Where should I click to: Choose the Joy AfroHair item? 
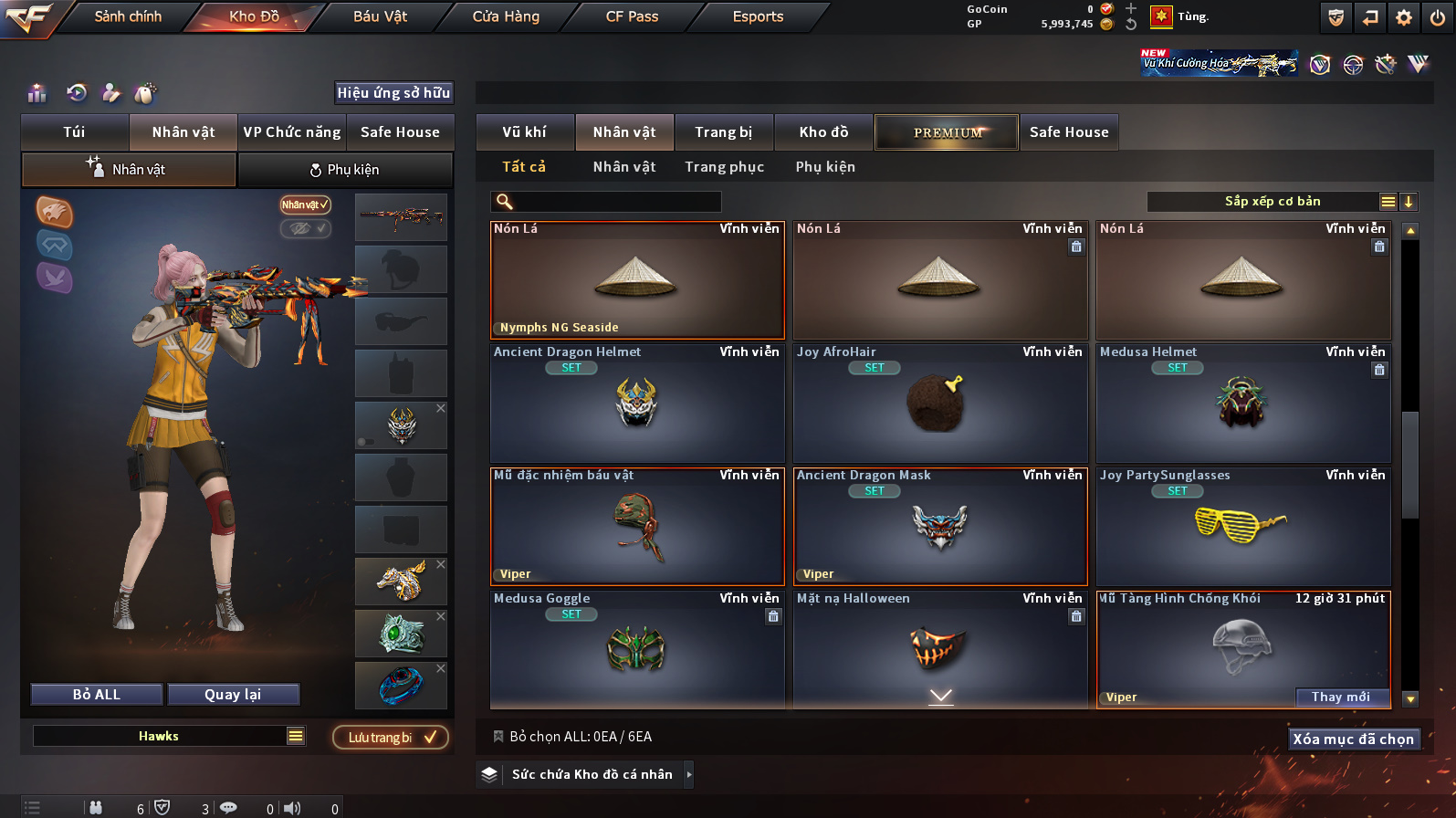tap(940, 404)
